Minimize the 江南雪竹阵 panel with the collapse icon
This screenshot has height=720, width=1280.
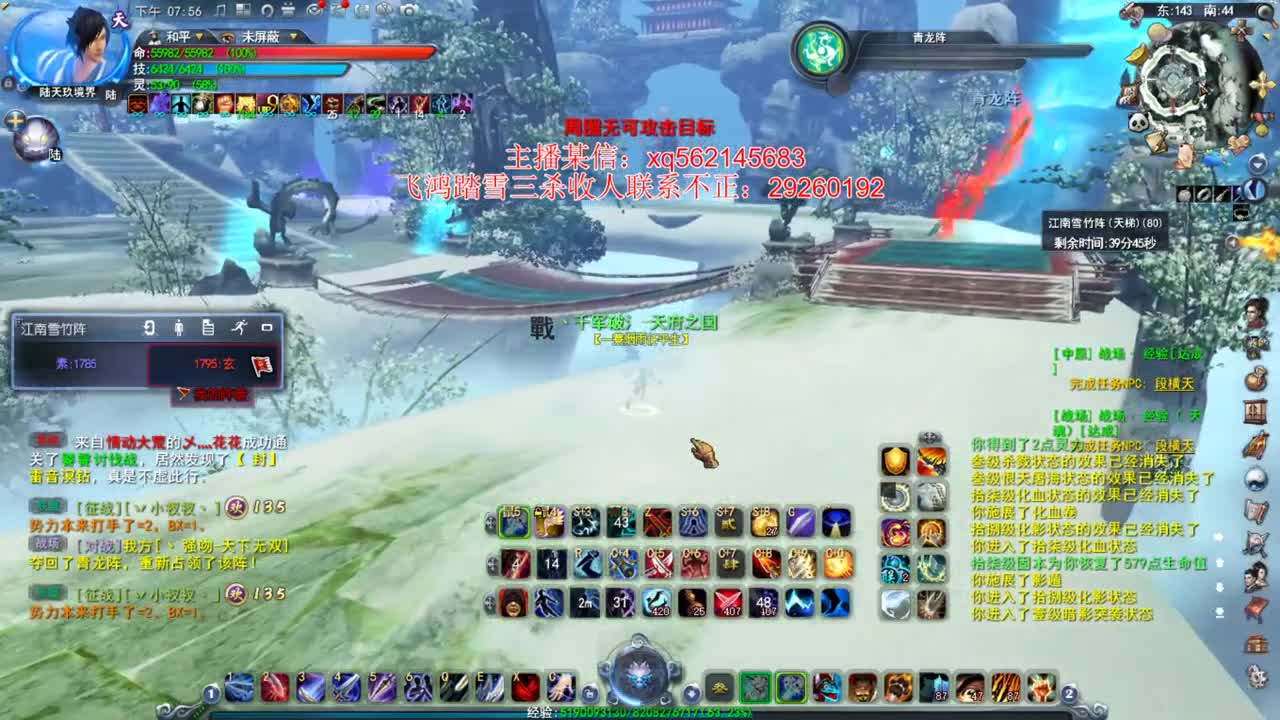click(267, 328)
